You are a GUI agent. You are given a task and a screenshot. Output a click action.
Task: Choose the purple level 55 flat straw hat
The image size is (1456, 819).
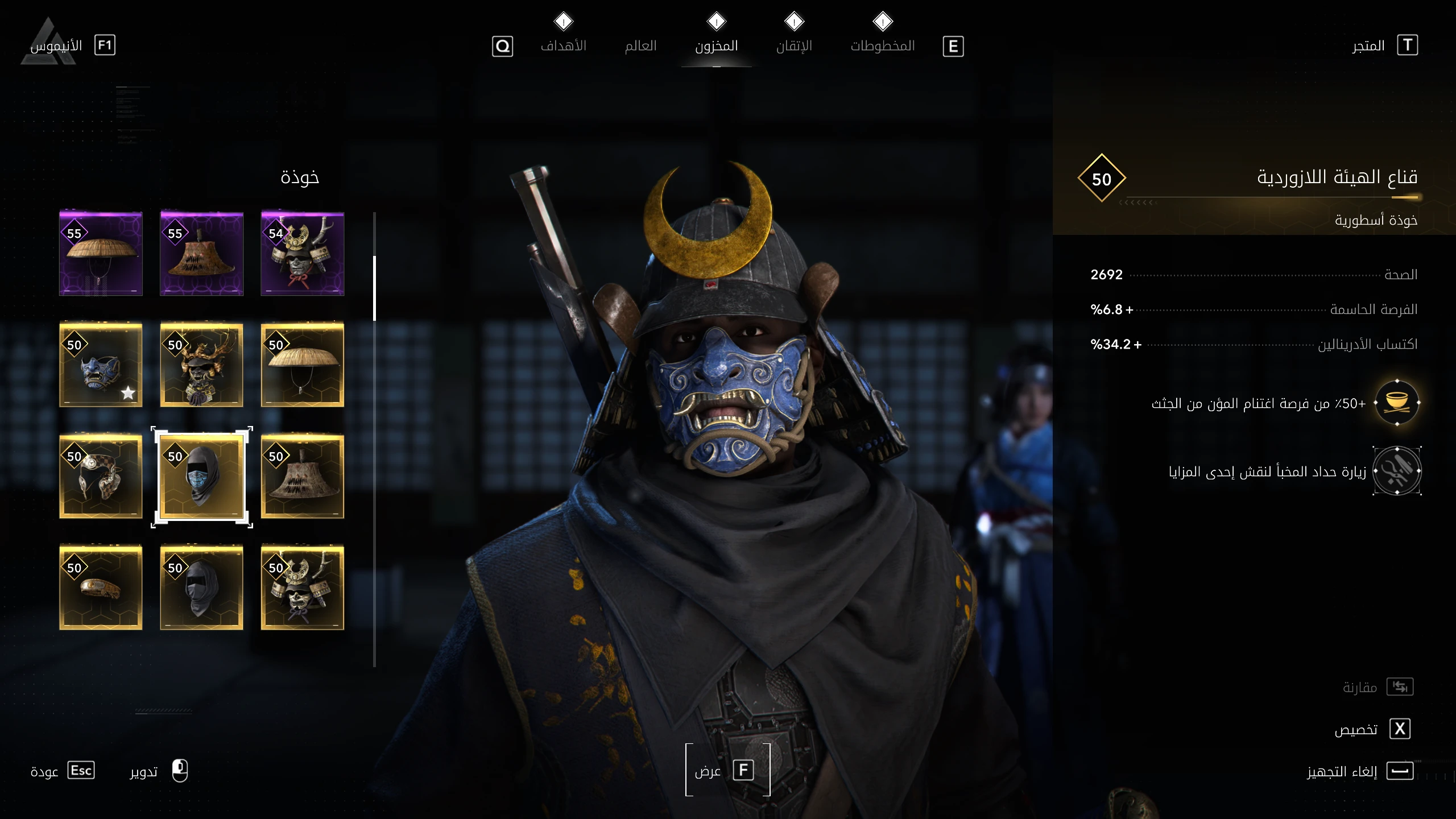click(101, 254)
